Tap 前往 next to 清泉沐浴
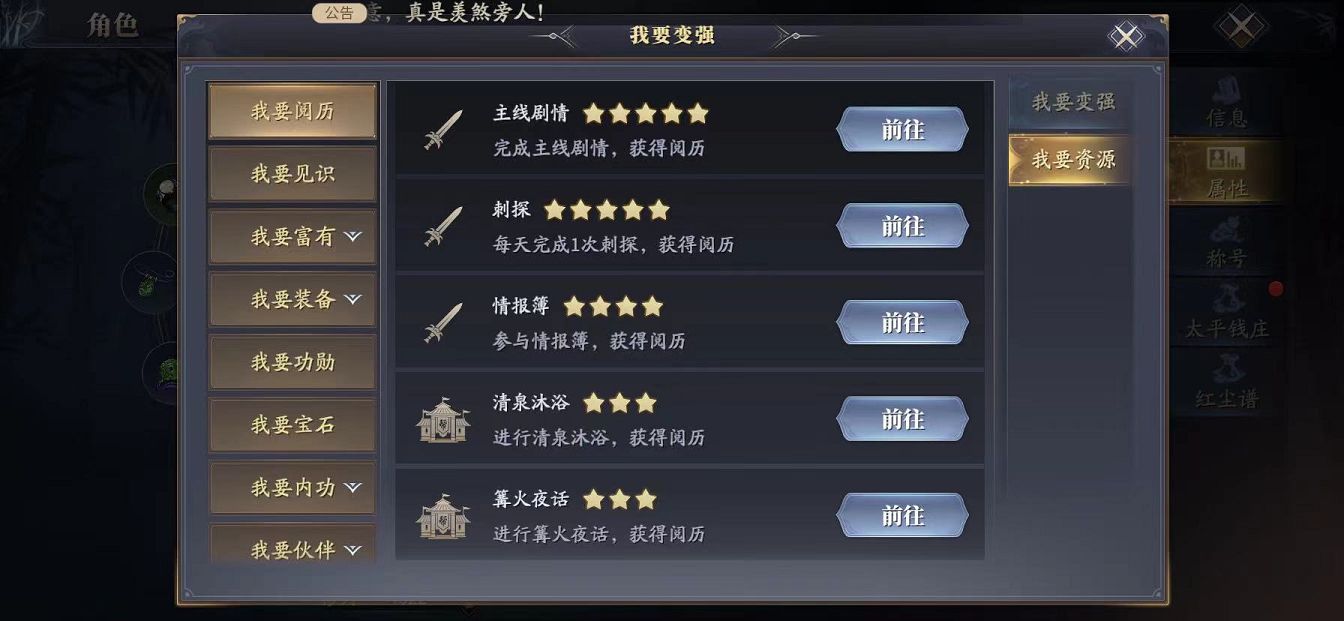1344x621 pixels. coord(902,419)
